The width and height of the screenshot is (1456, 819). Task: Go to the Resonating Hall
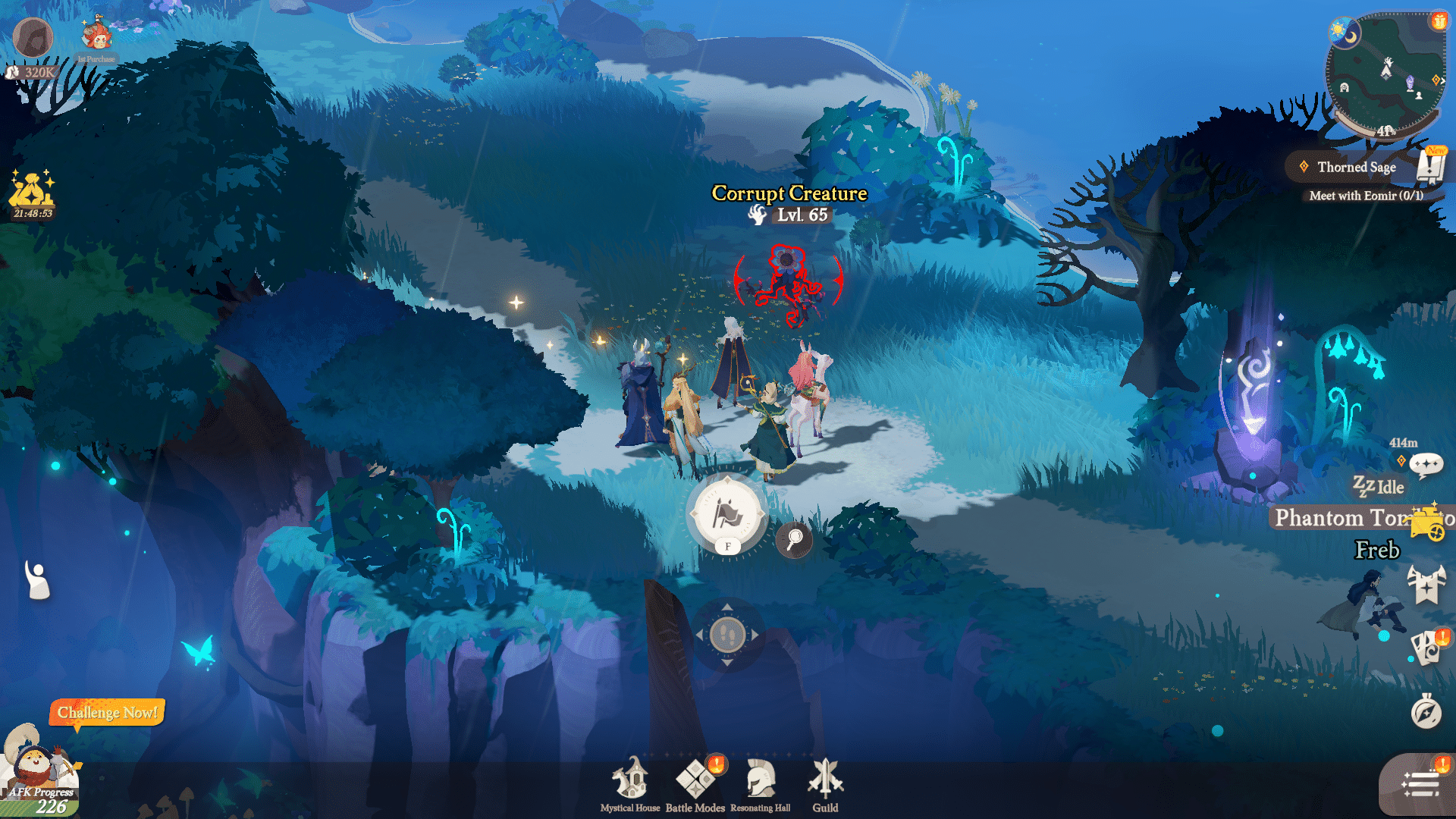pos(760,784)
